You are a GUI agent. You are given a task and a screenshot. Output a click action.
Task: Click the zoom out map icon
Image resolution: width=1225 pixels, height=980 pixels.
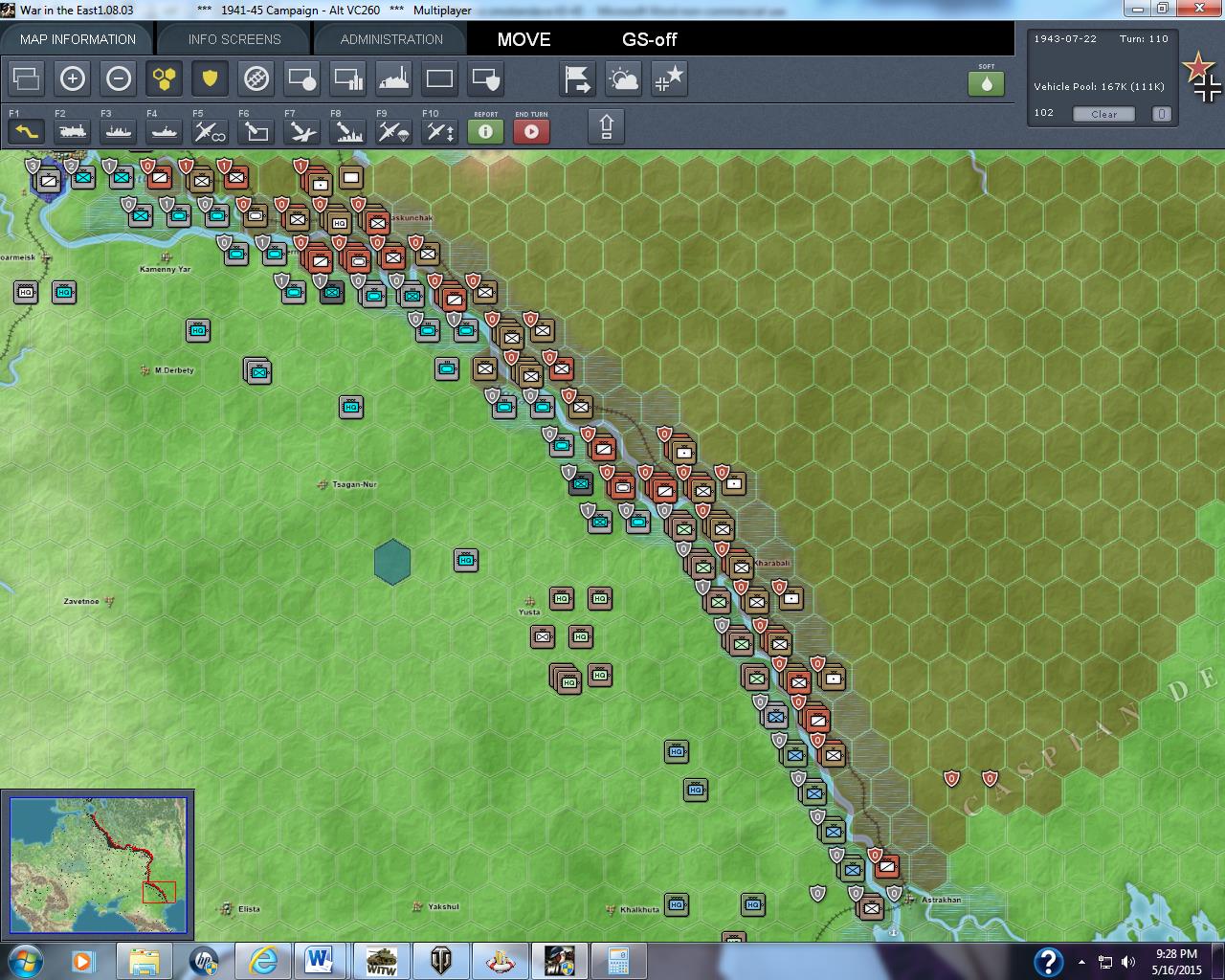tap(119, 78)
